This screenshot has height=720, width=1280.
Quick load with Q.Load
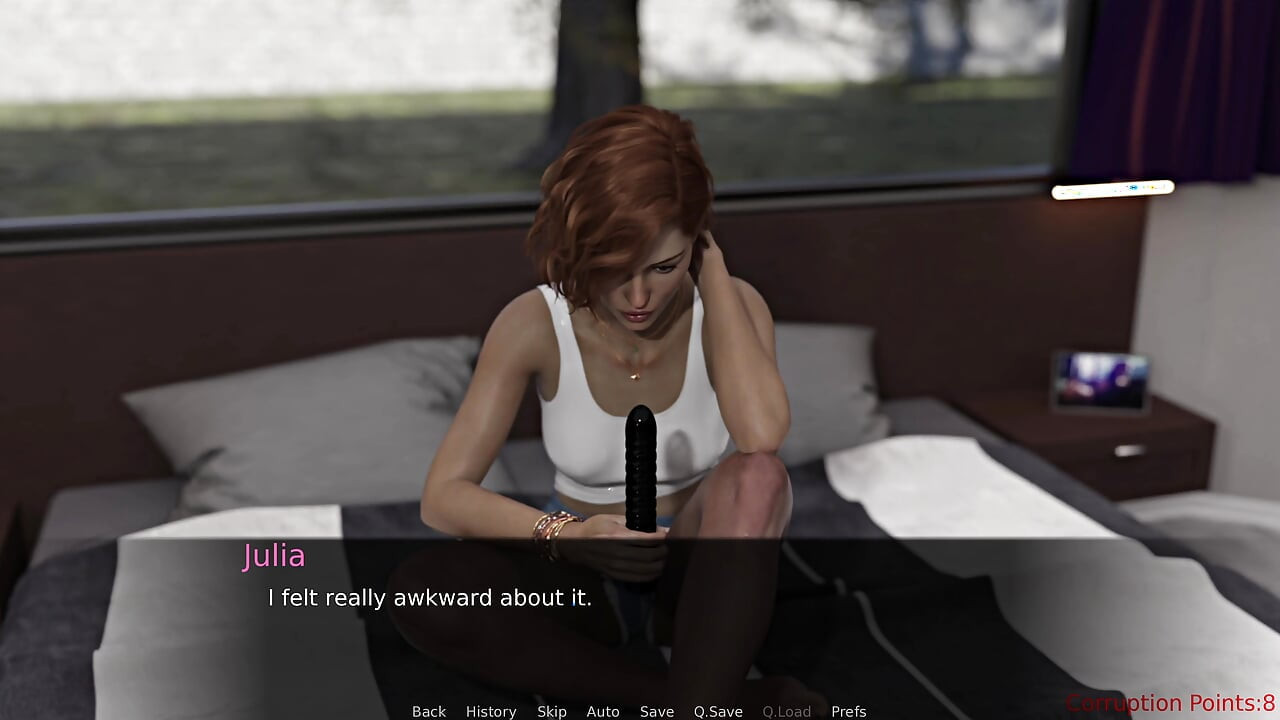click(x=786, y=711)
